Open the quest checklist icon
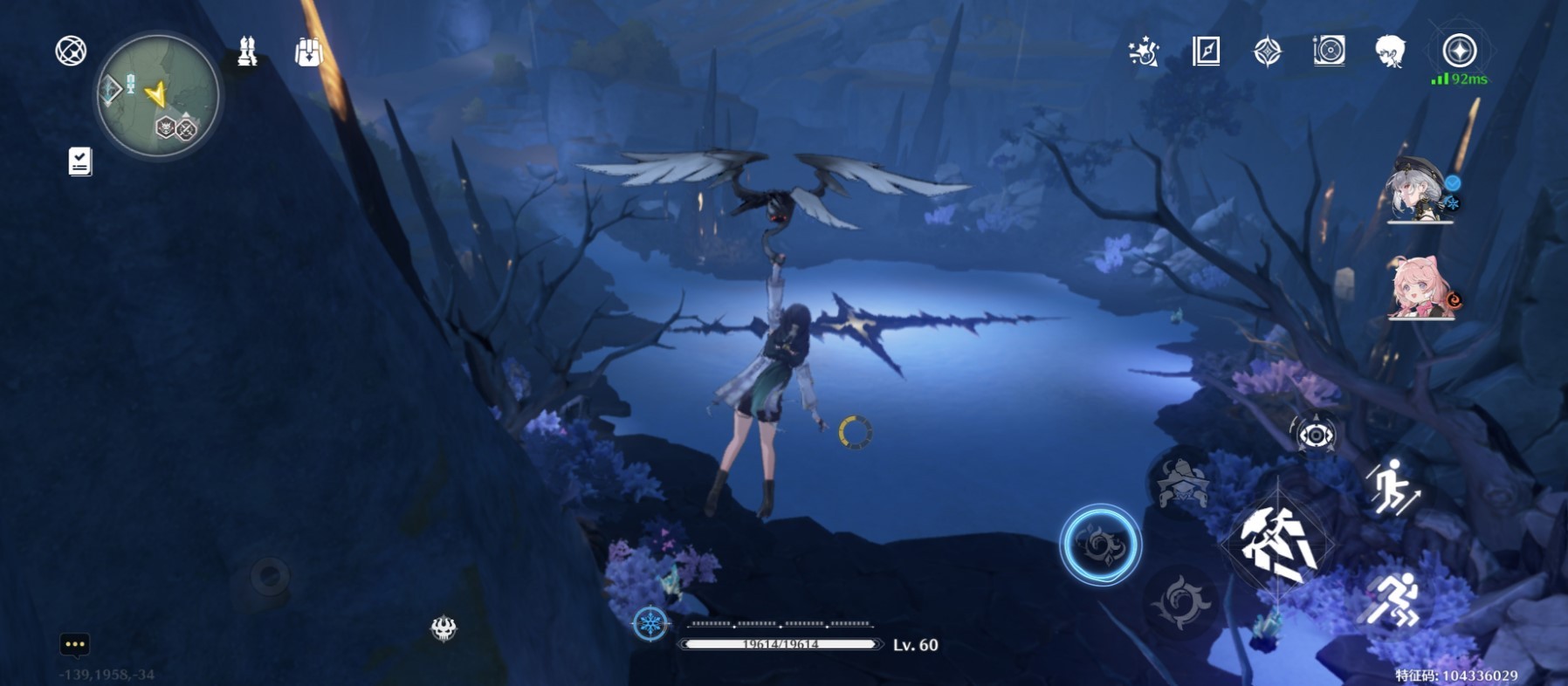Viewport: 1568px width, 686px height. (79, 161)
